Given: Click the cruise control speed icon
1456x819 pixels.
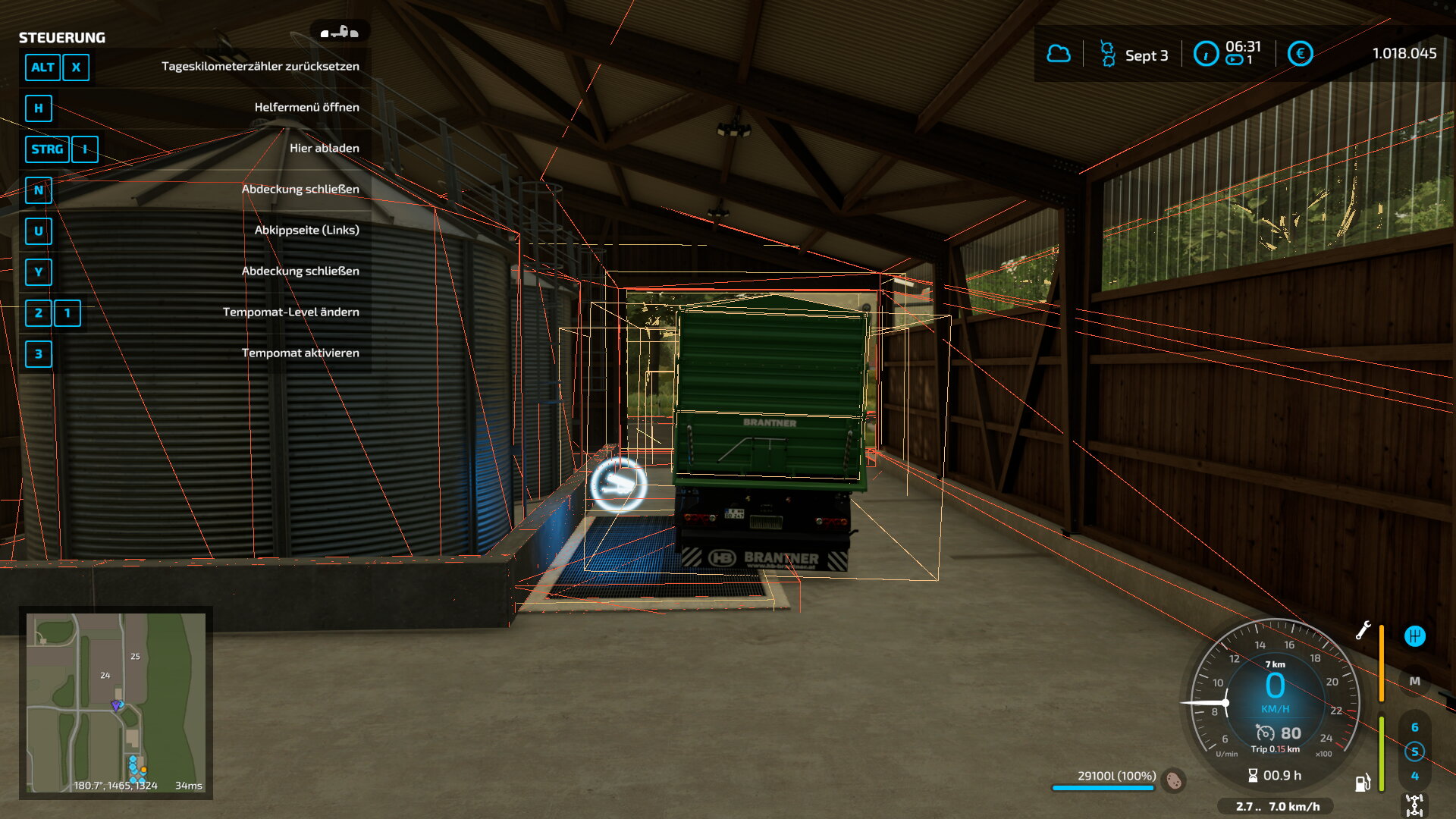Looking at the screenshot, I should coord(1265,733).
